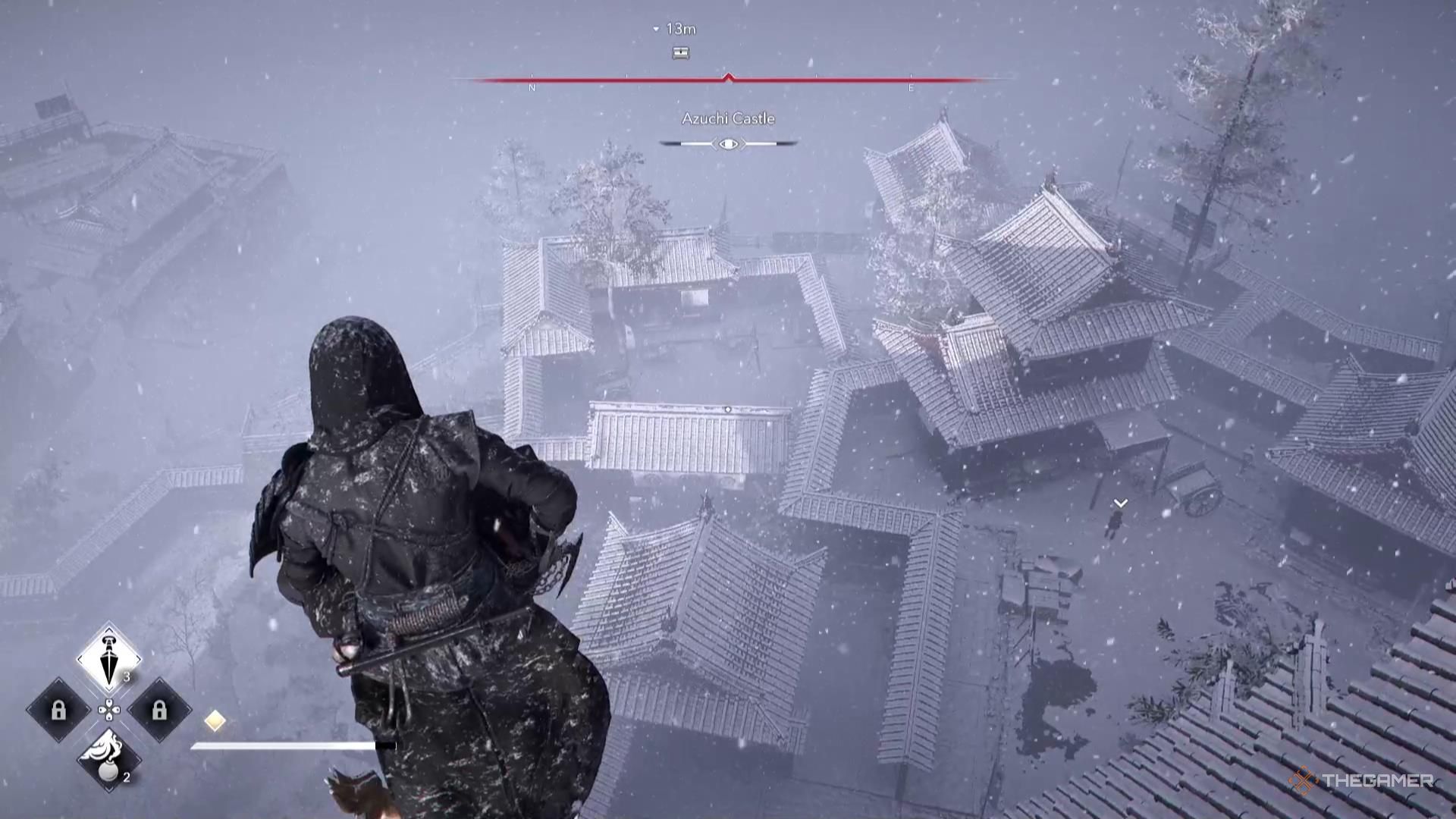Select the N marker on the compass
1456x819 pixels.
tap(533, 88)
